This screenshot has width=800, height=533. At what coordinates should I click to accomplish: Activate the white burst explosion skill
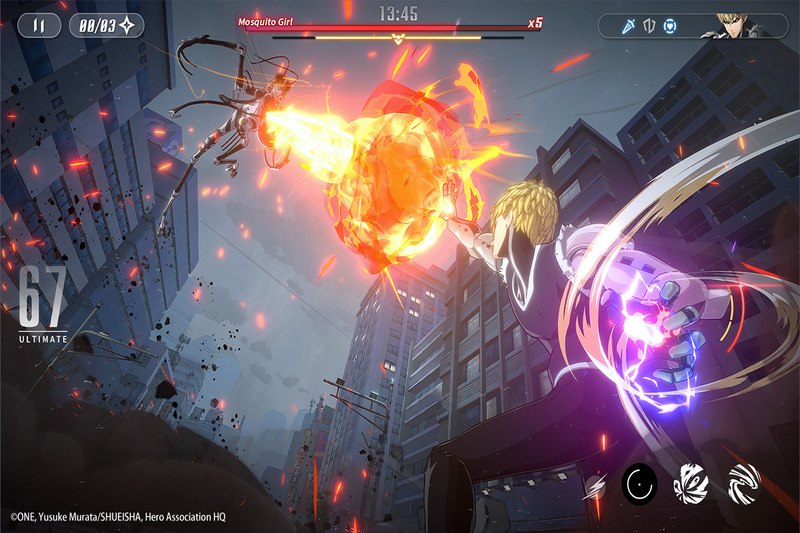point(692,483)
